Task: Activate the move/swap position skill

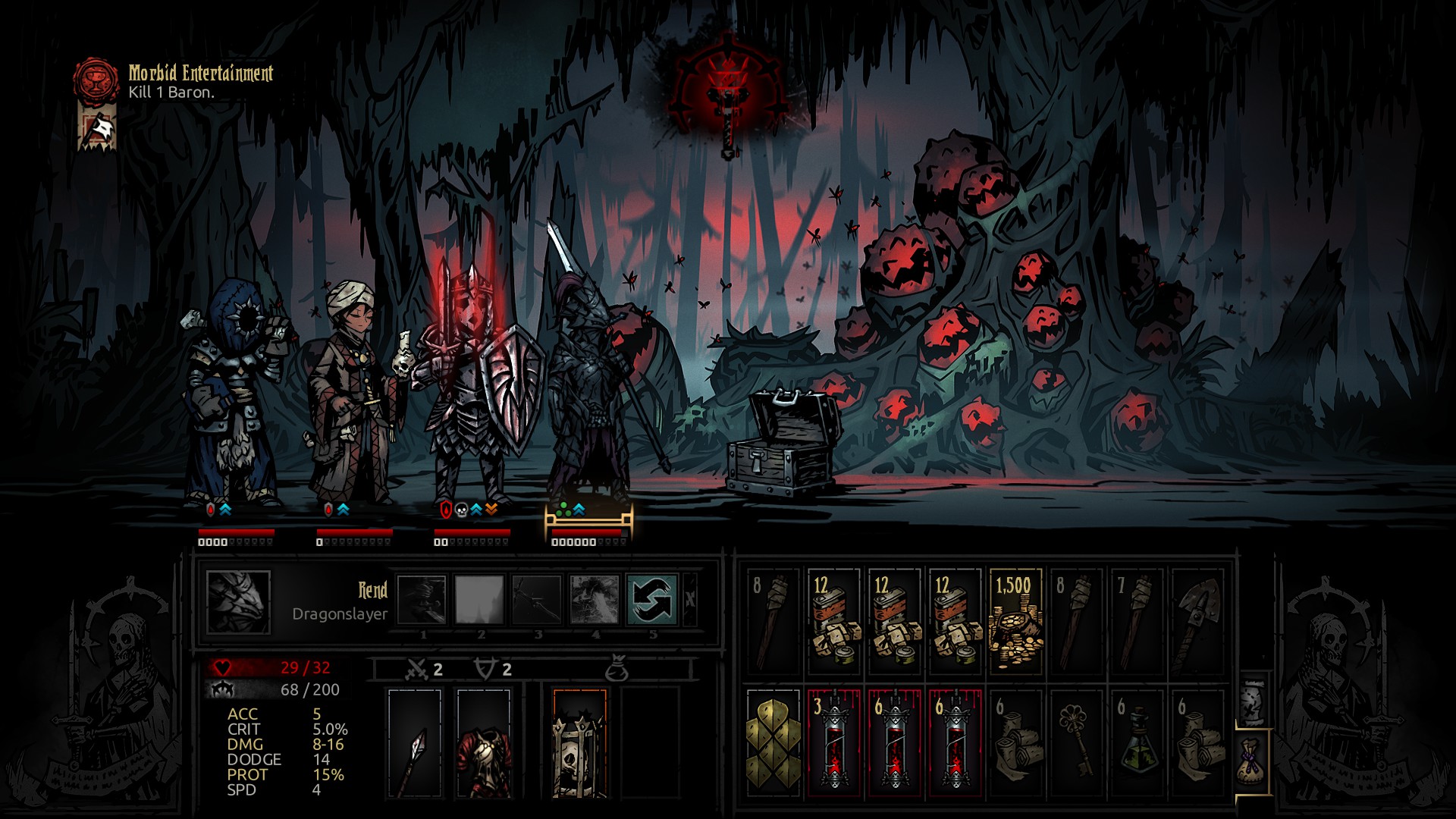Action: tap(652, 599)
